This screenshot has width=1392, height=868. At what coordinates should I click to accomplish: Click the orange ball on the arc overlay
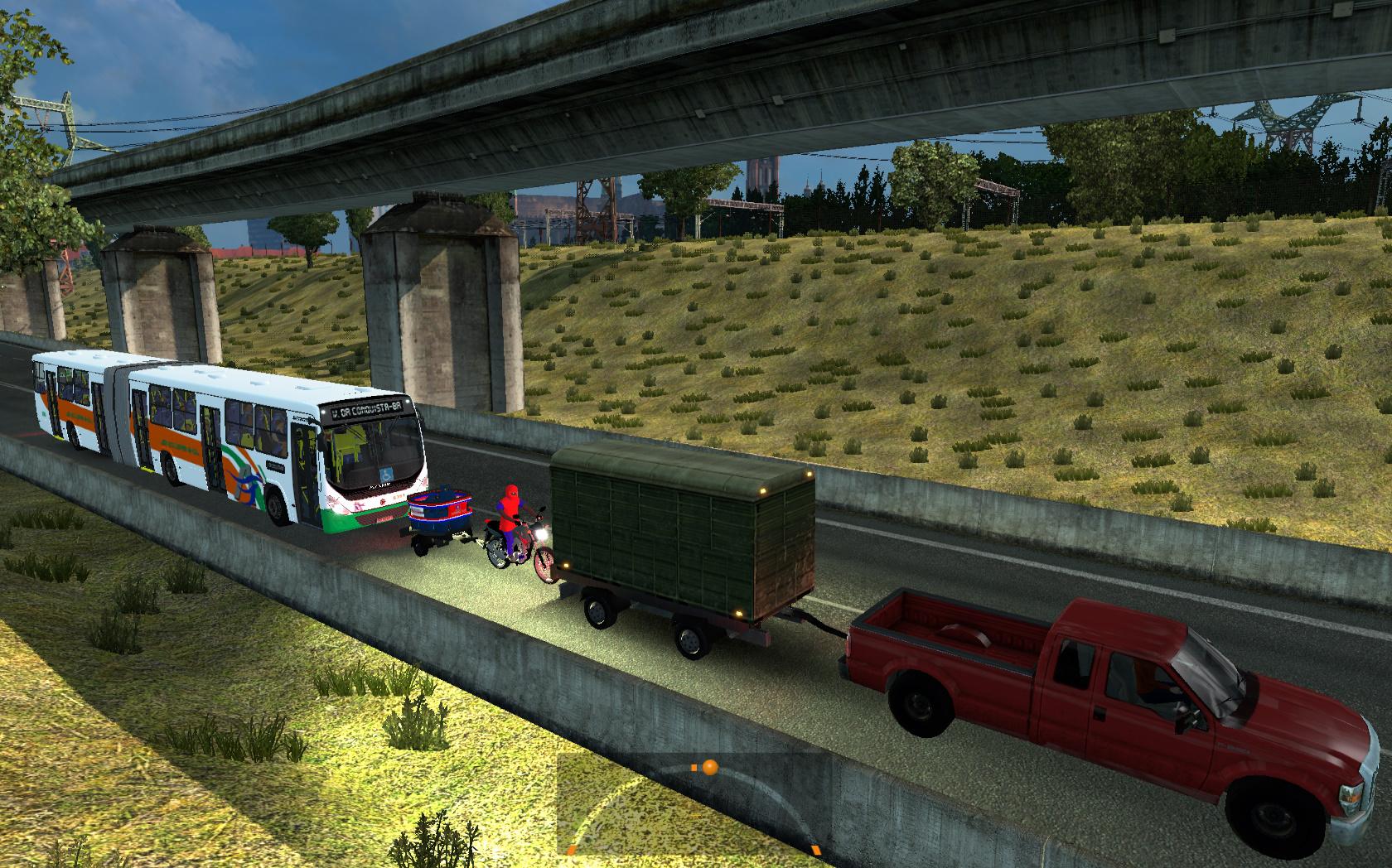click(709, 768)
